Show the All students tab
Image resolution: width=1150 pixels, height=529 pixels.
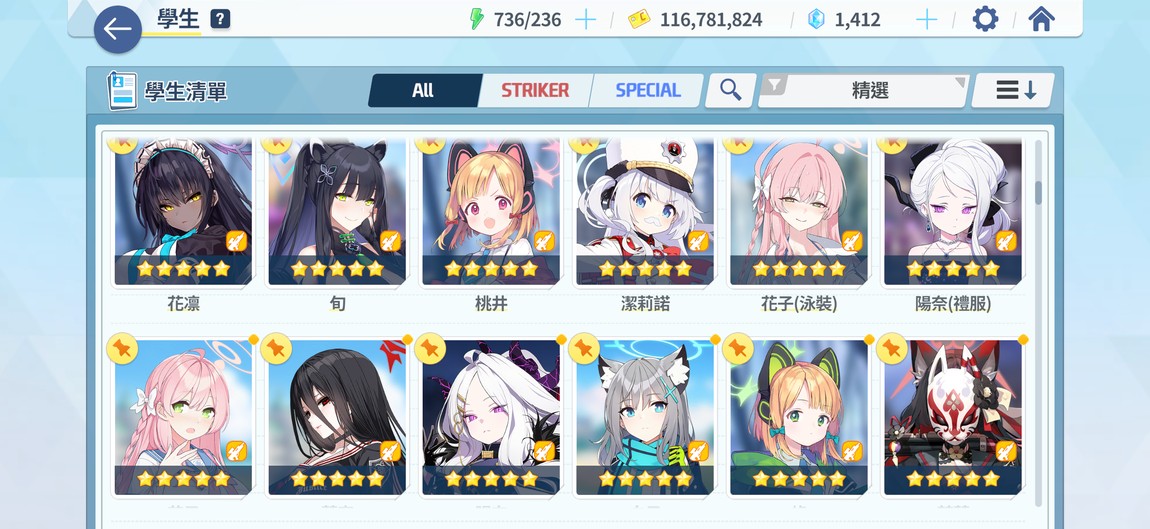coord(423,90)
